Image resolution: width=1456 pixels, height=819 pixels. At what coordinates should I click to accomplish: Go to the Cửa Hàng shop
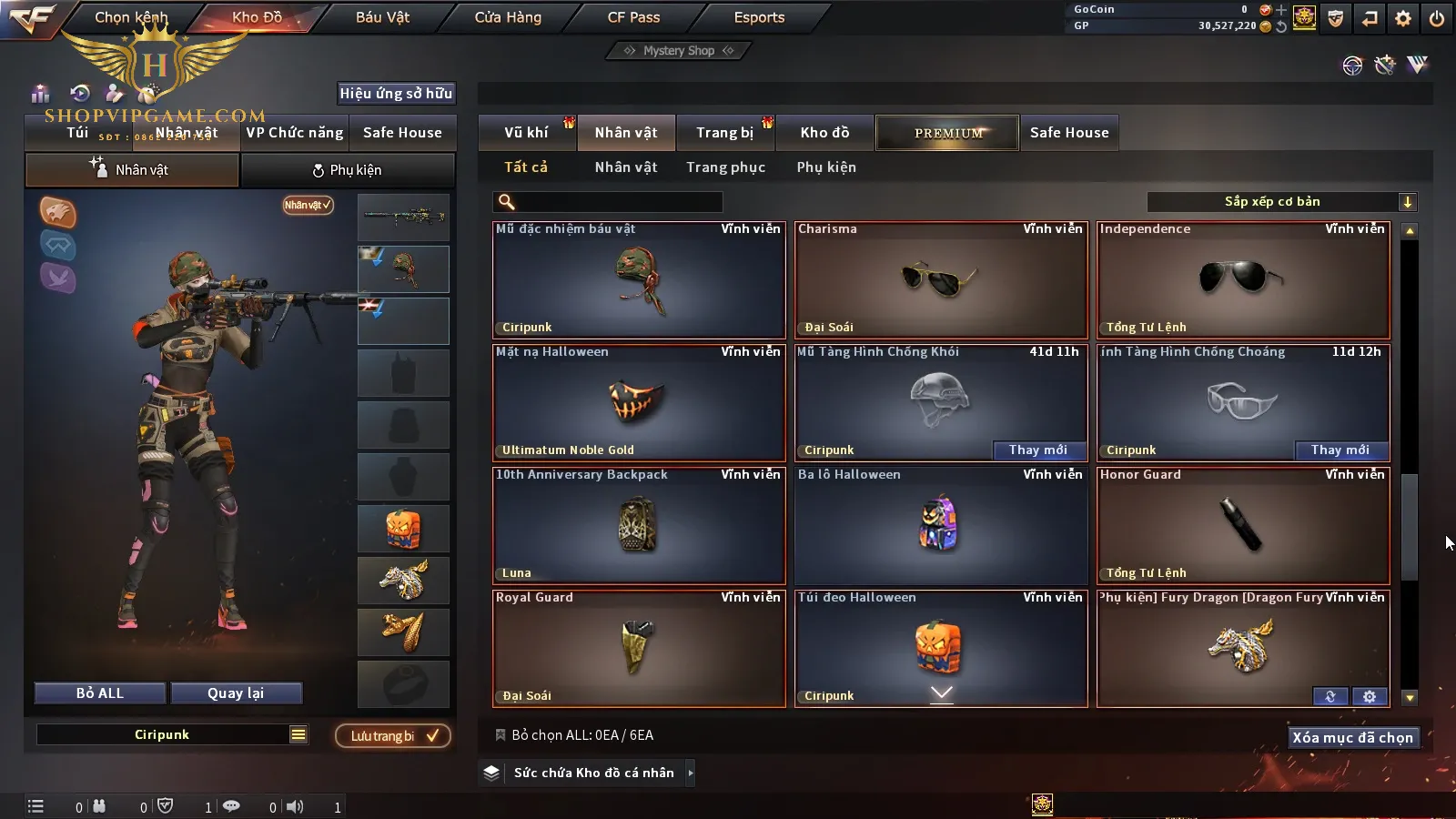click(508, 17)
